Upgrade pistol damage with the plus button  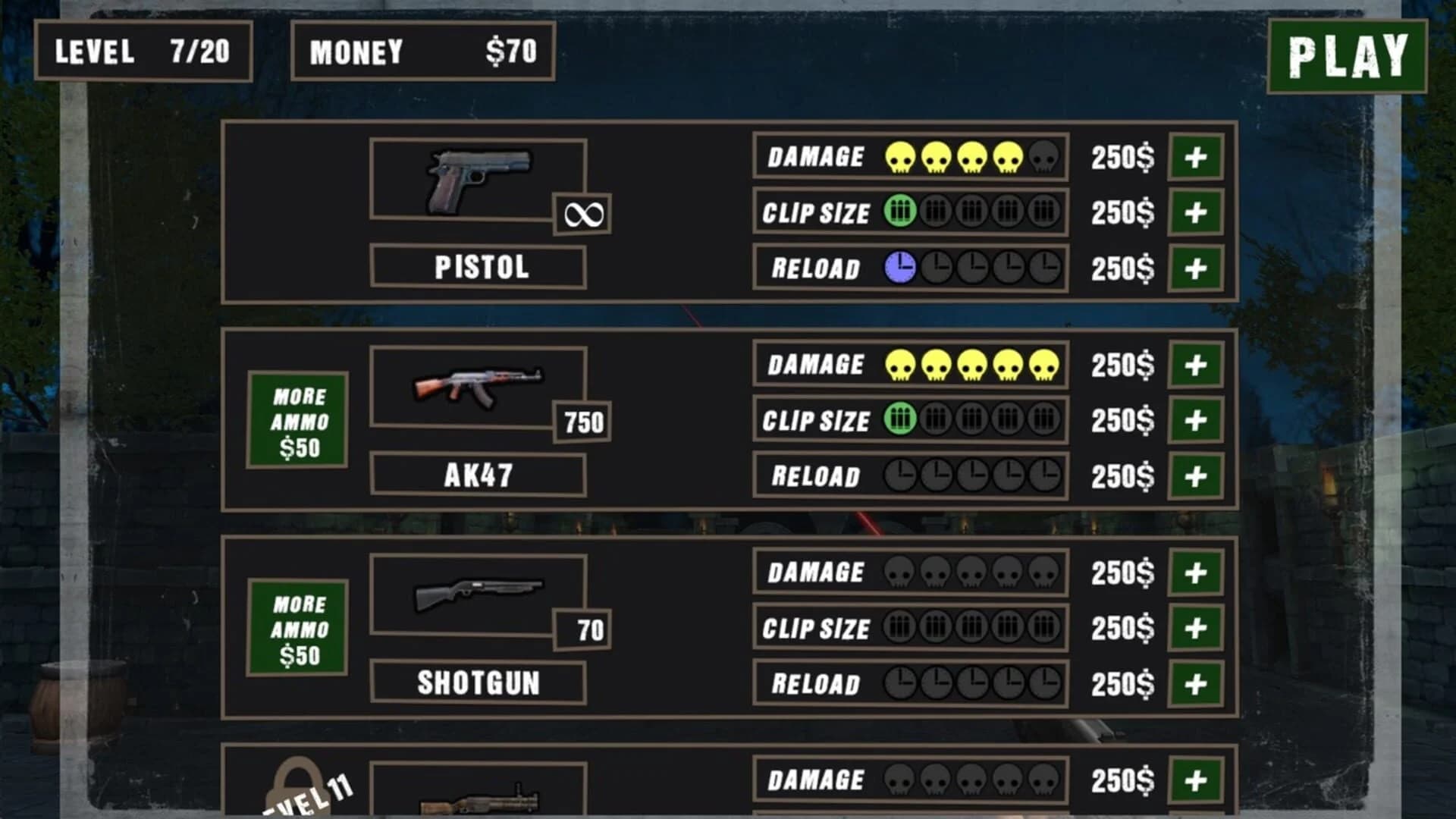[x=1197, y=155]
